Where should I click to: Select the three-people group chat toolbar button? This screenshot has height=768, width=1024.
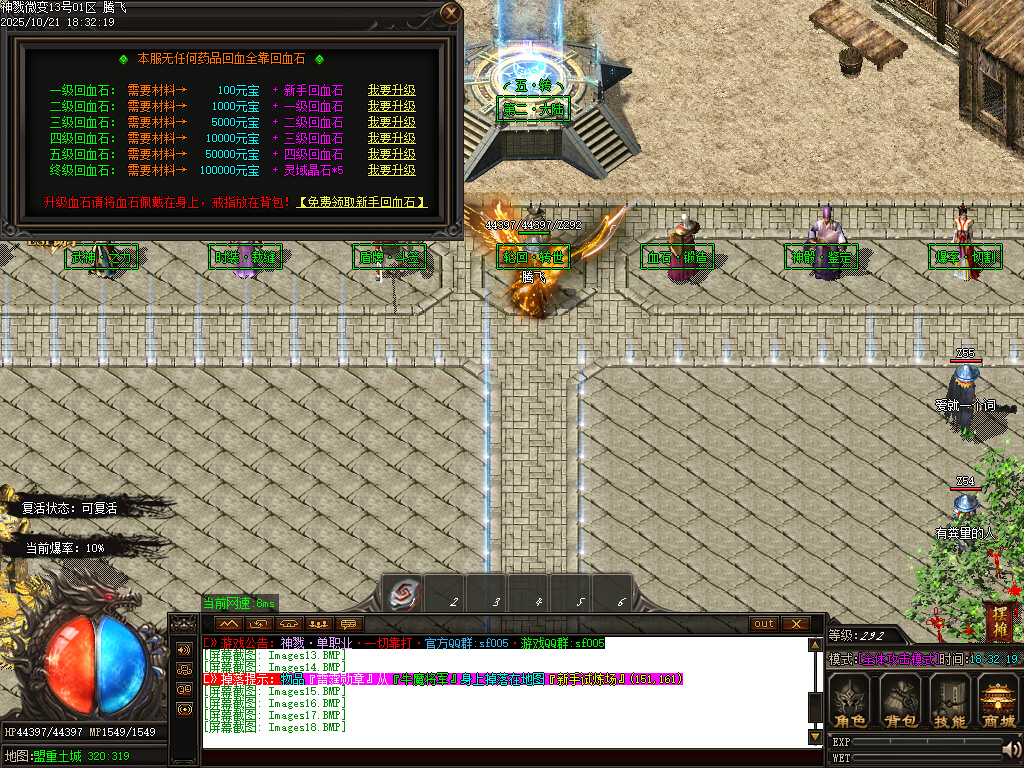click(x=319, y=624)
